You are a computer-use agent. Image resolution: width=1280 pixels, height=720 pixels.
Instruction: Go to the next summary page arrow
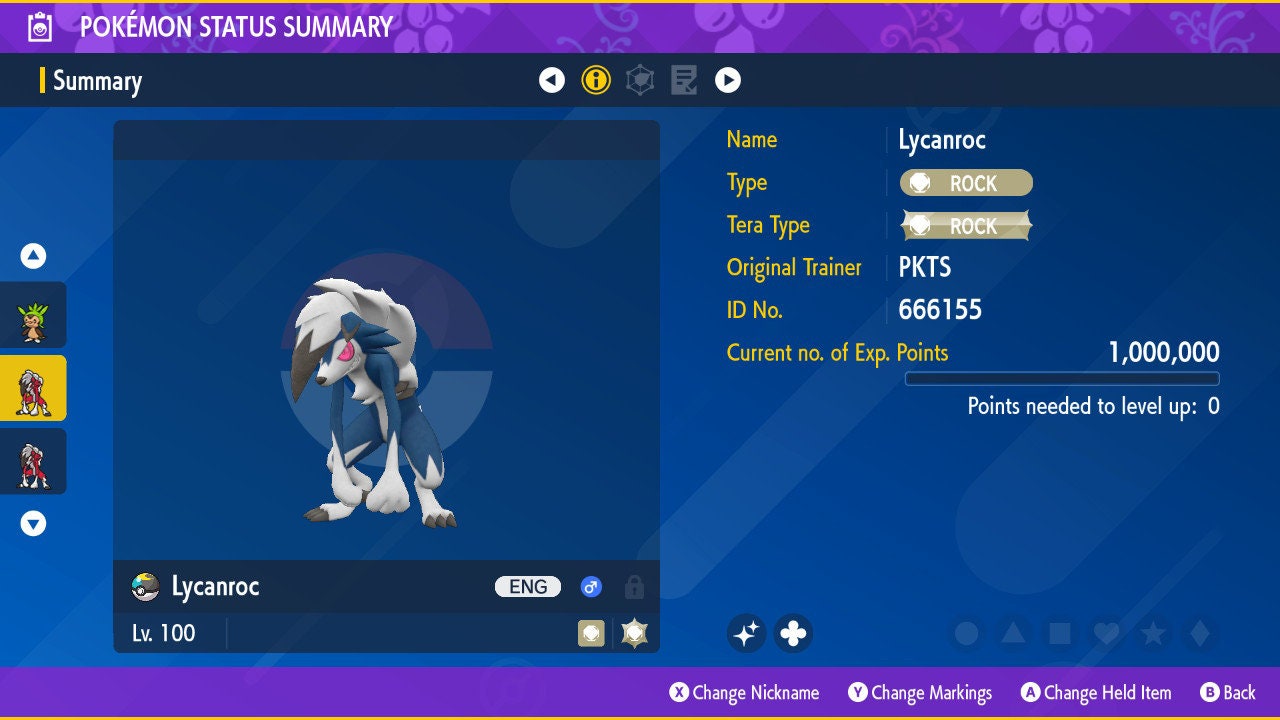[728, 80]
